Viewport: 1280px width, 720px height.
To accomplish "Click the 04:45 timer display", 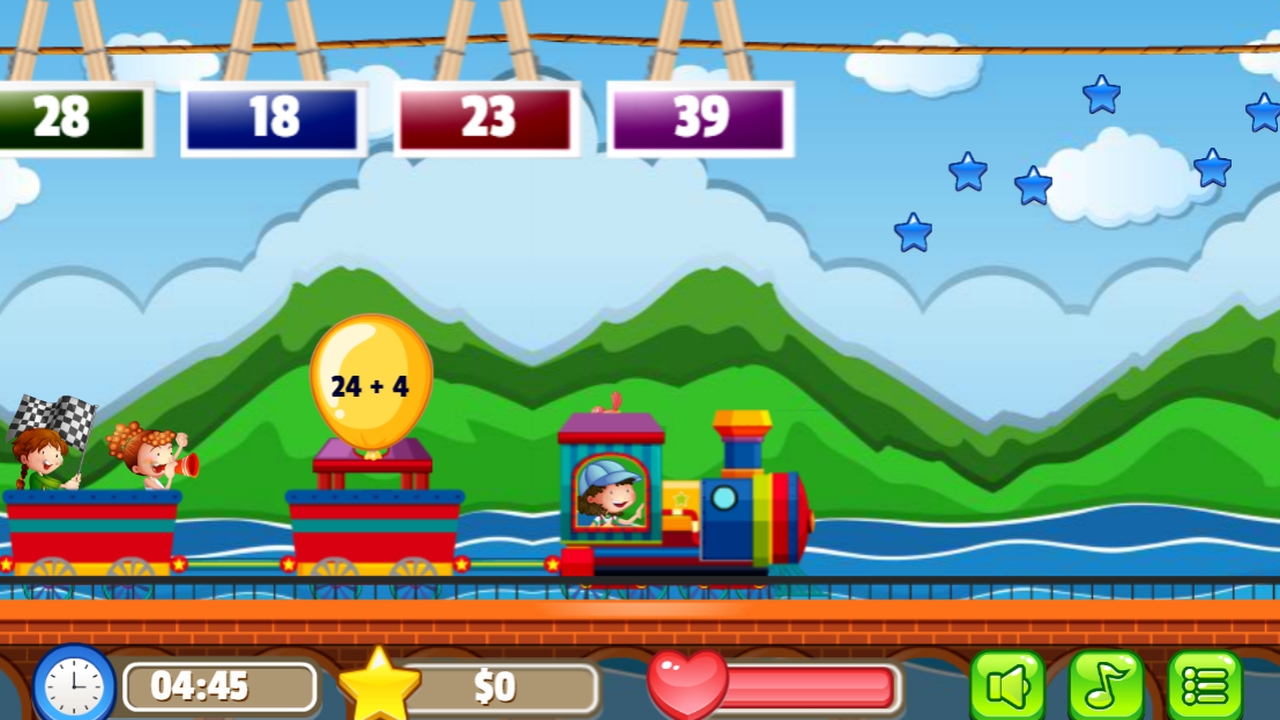I will (x=220, y=686).
